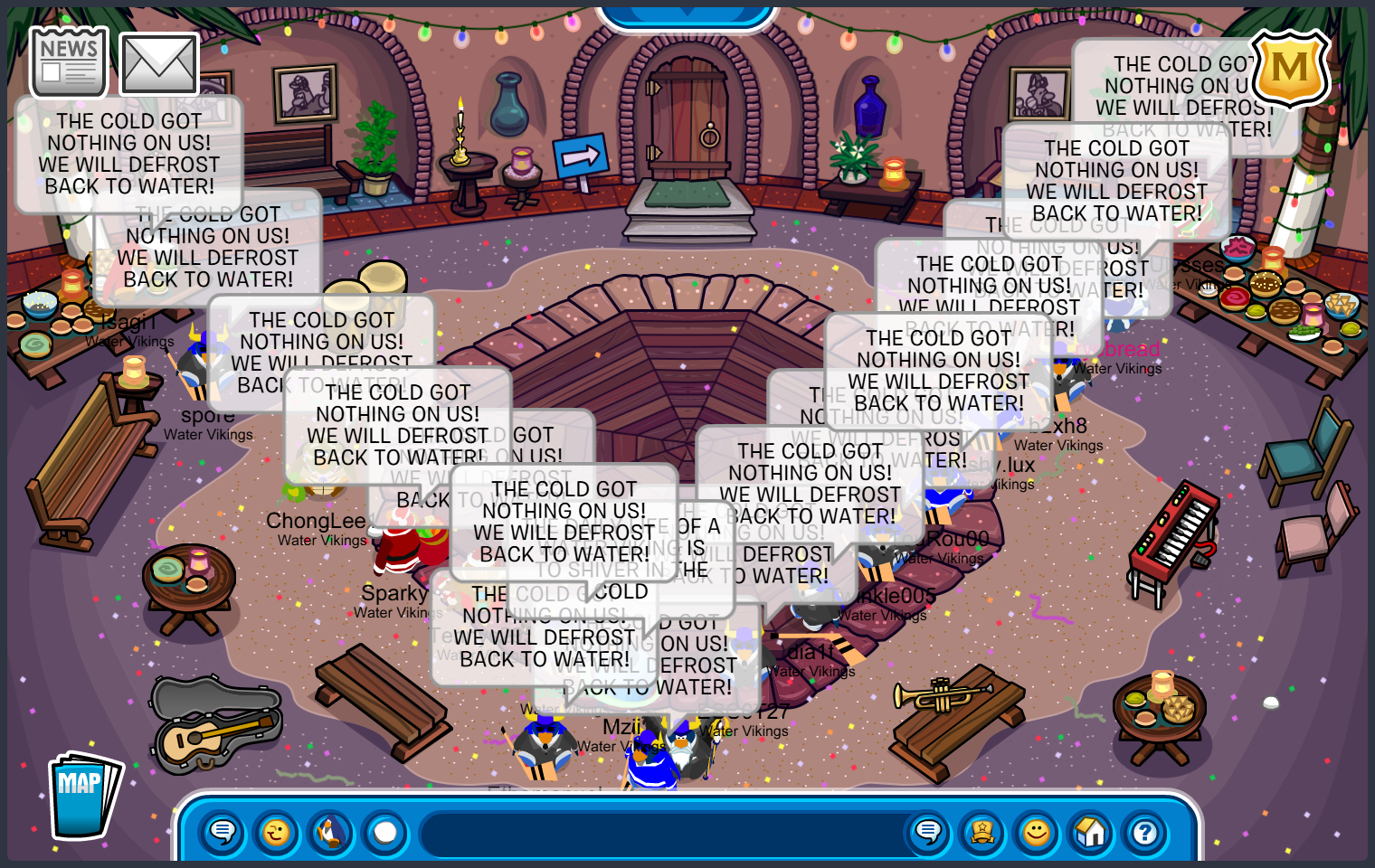
Task: Open the help question mark button
Action: coord(1145,831)
